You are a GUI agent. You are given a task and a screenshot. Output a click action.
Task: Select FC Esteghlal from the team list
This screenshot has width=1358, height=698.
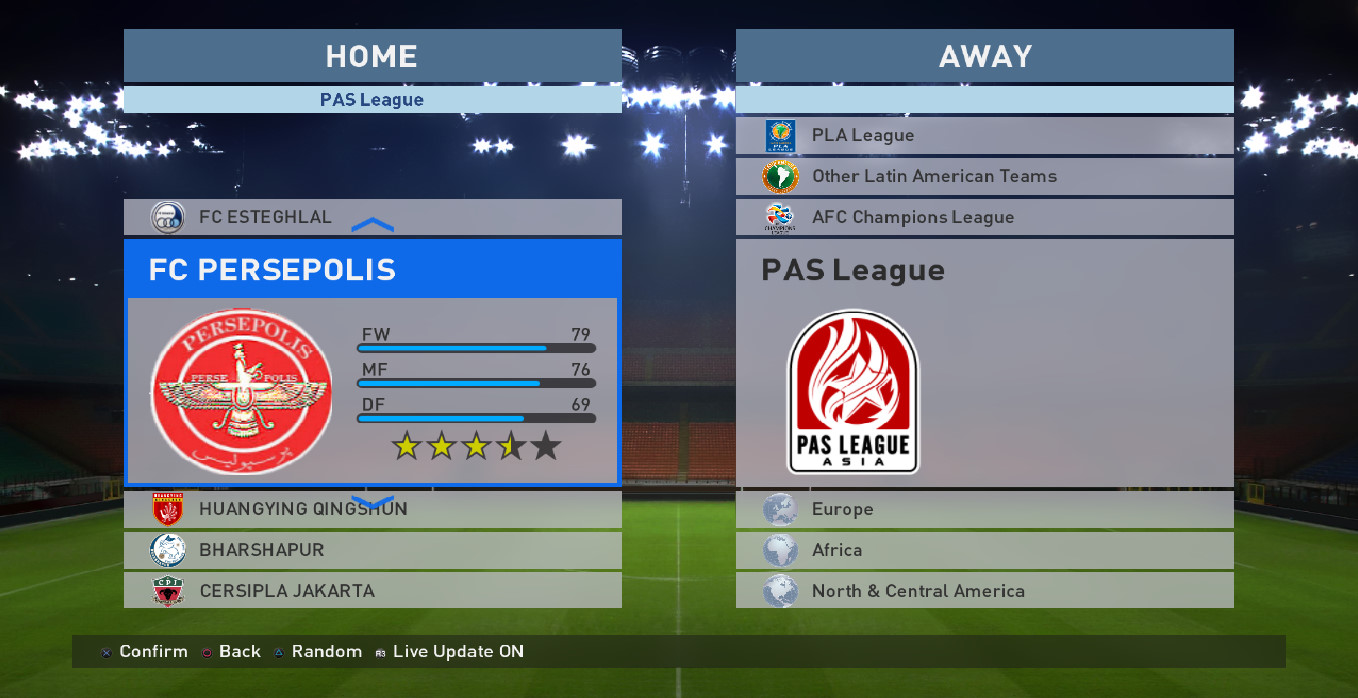(372, 216)
